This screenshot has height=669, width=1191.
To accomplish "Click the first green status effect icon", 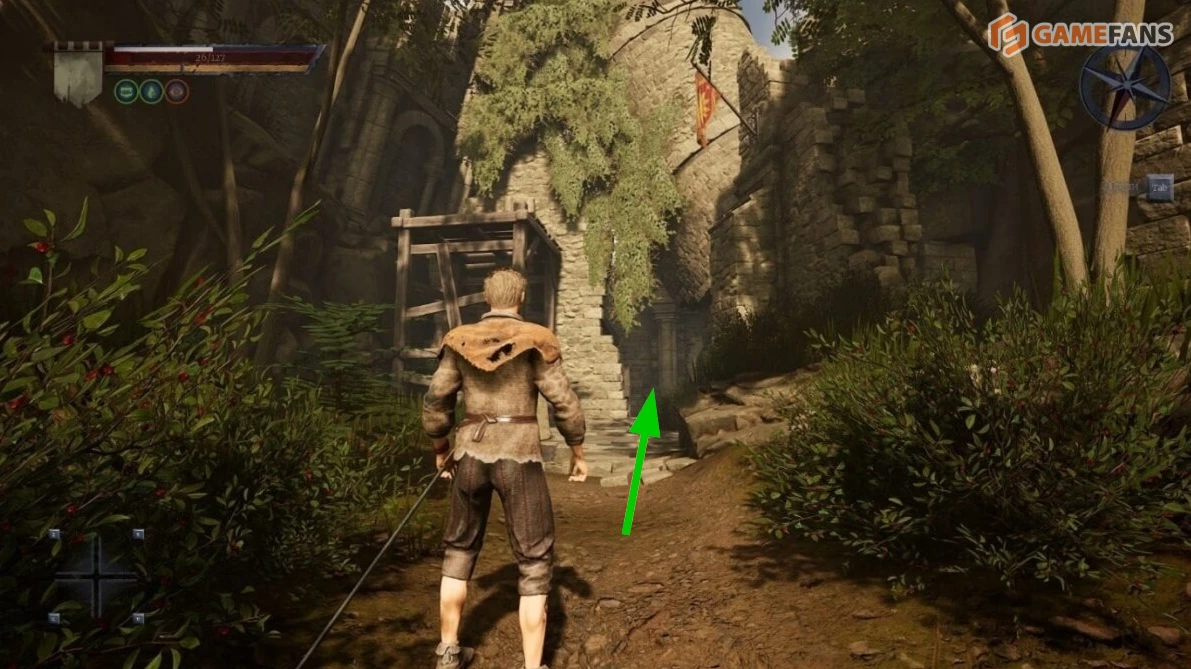I will [x=126, y=92].
